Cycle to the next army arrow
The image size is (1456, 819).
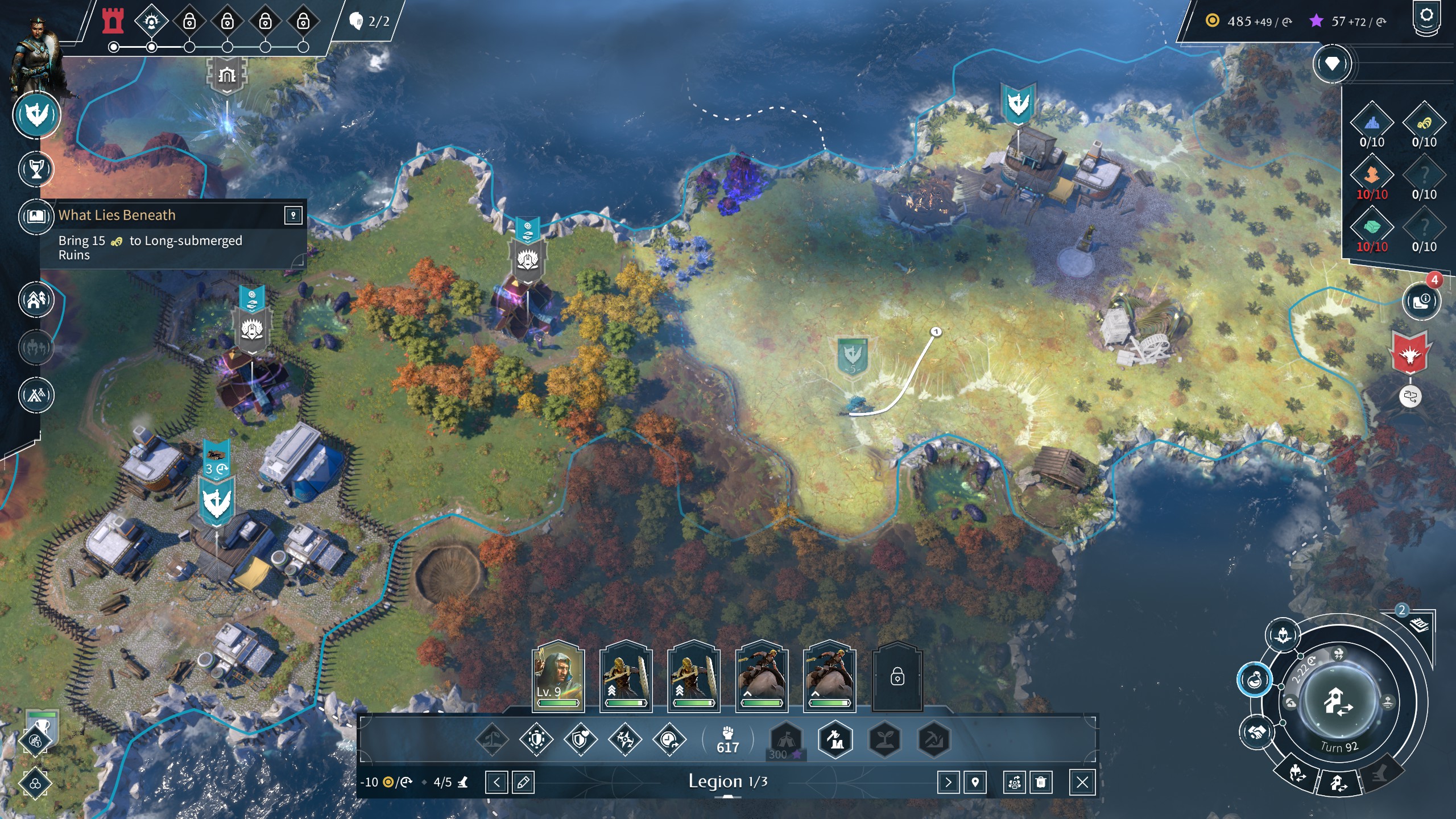[948, 783]
